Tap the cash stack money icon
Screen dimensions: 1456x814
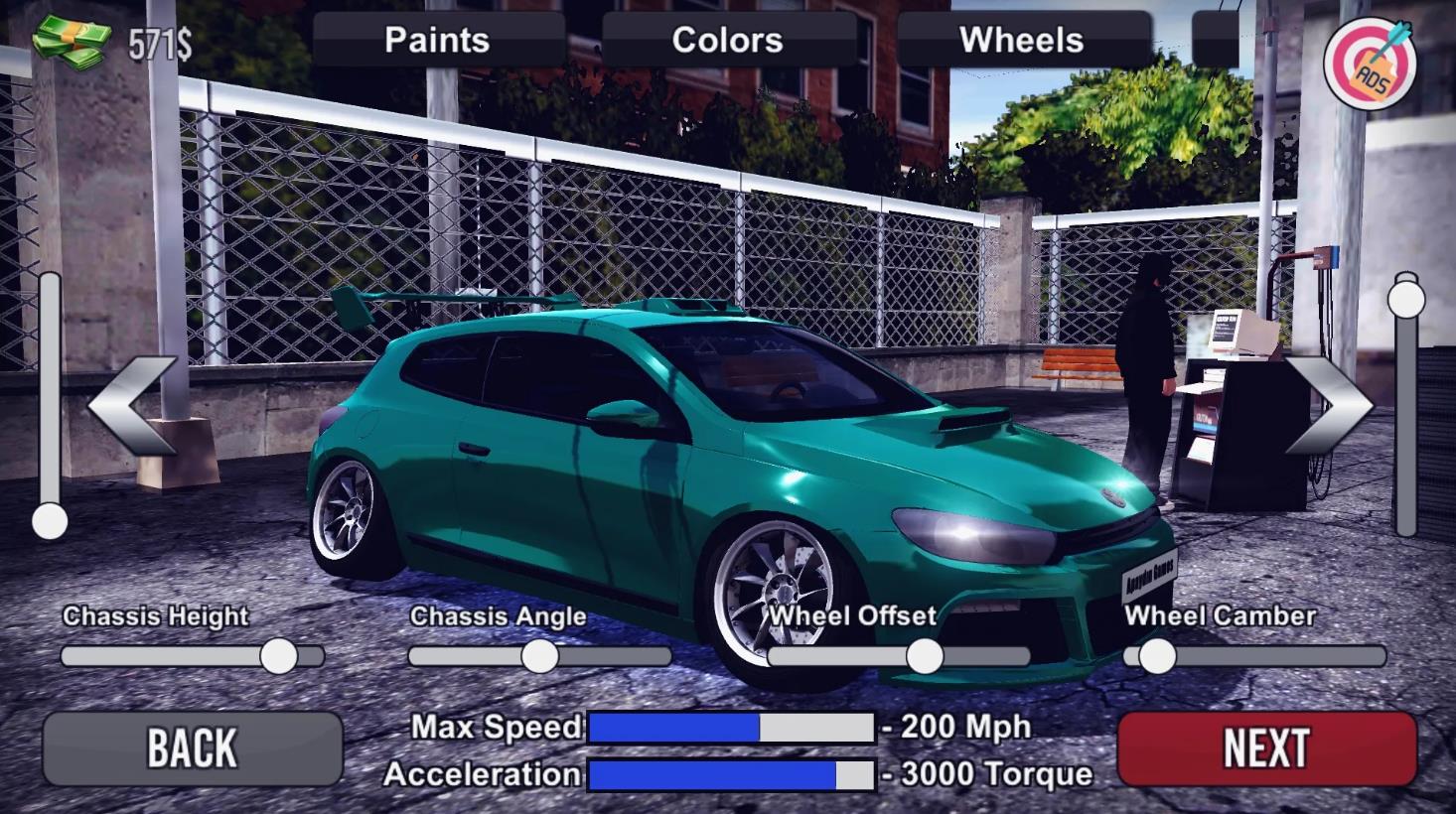tap(72, 43)
